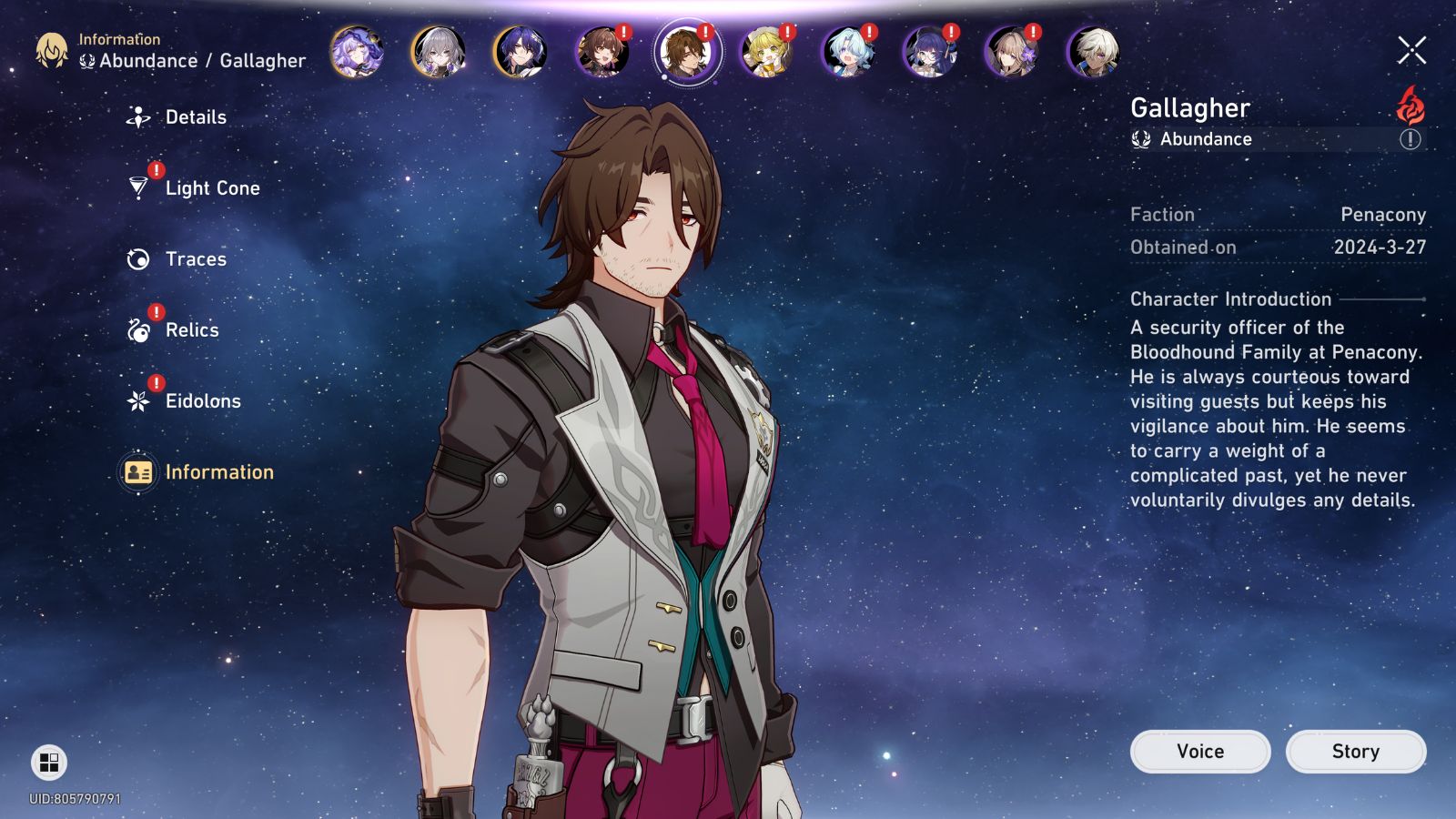Select the Information menu entry

point(218,472)
